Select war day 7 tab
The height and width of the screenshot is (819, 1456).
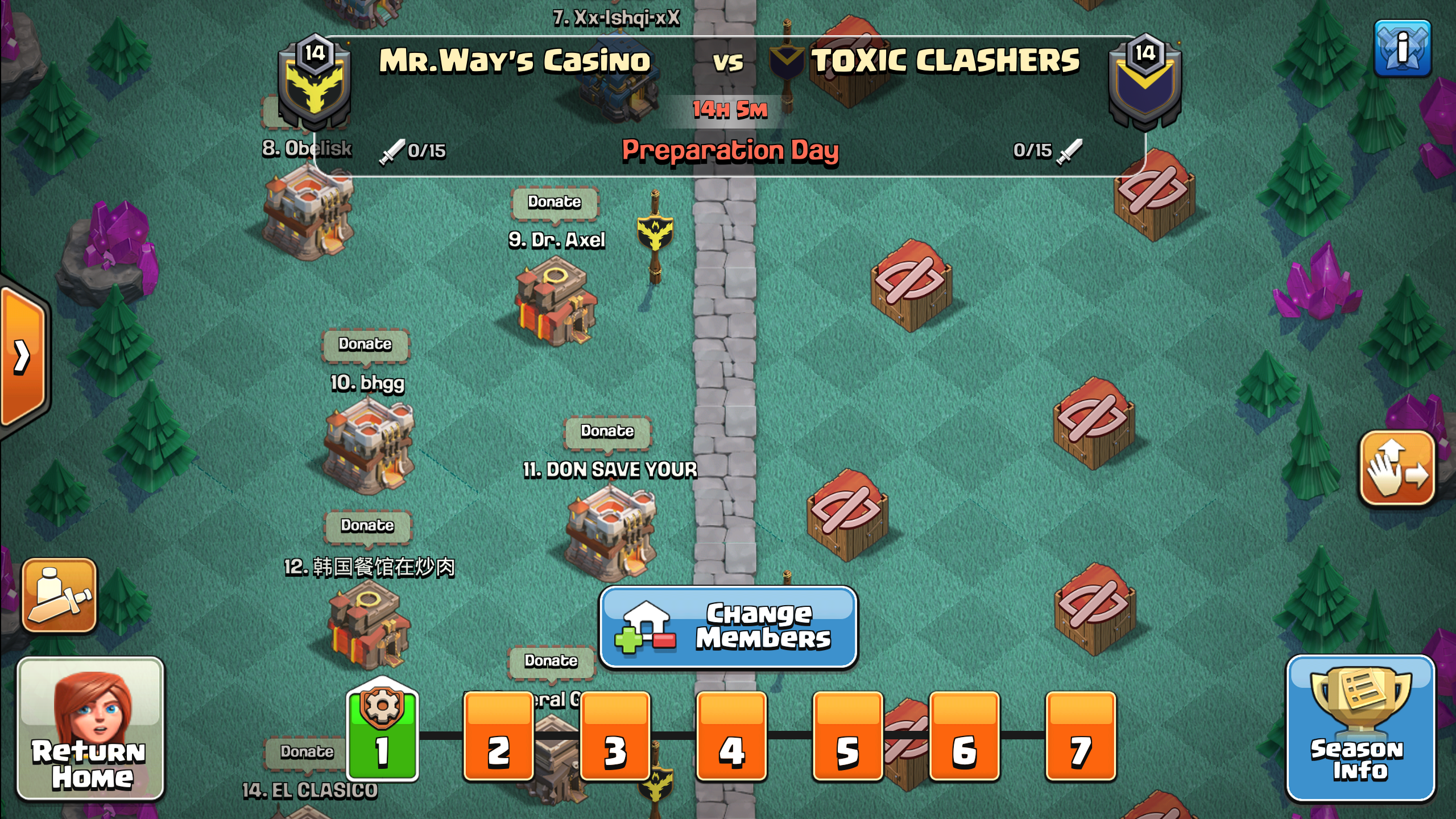(1081, 737)
